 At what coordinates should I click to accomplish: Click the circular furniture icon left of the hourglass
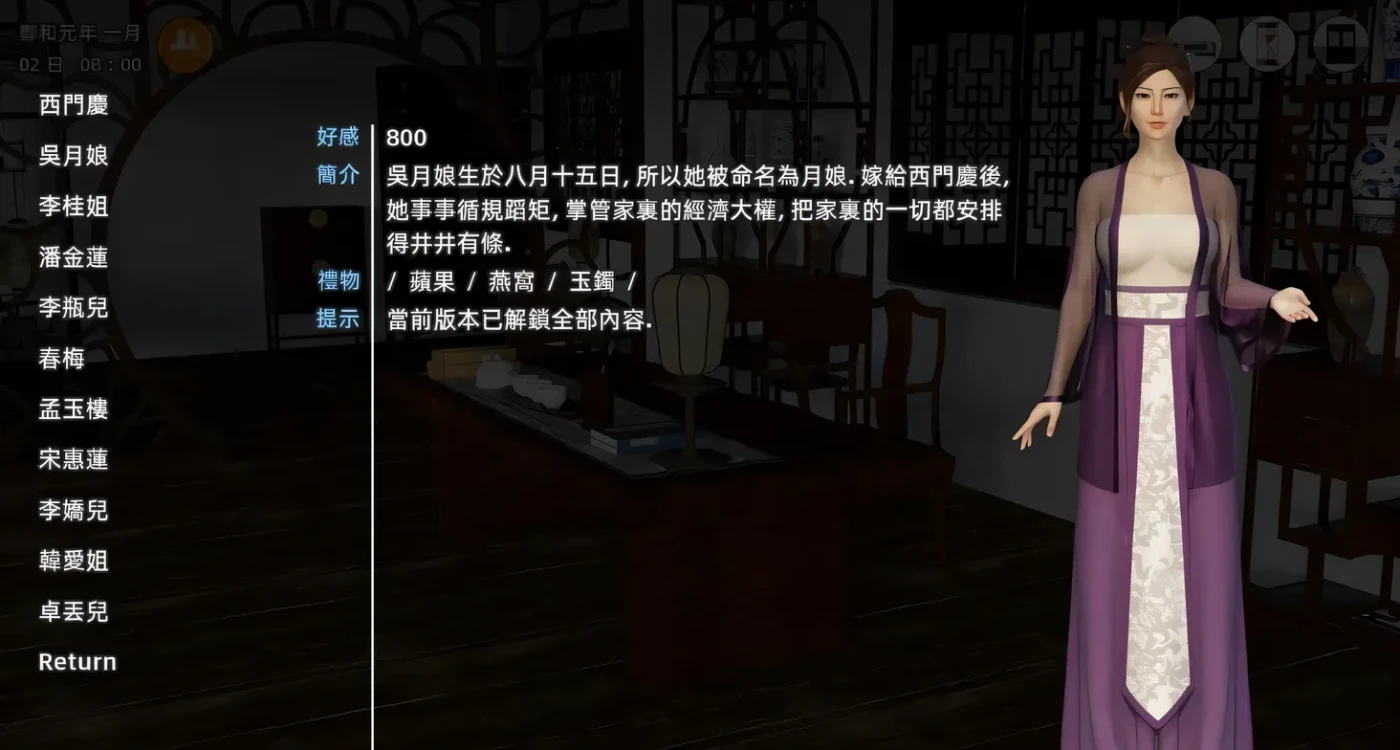[1195, 44]
